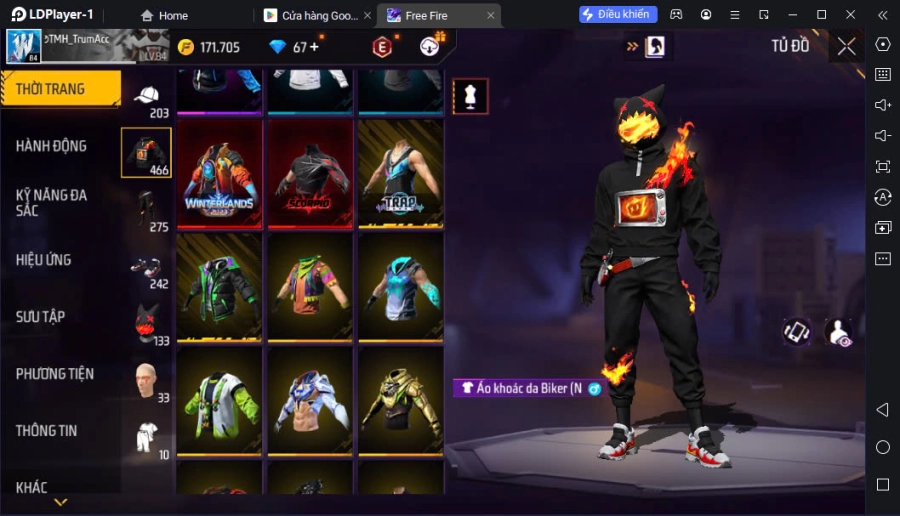
Task: Select the Hiệu Ứng category
Action: click(x=44, y=260)
